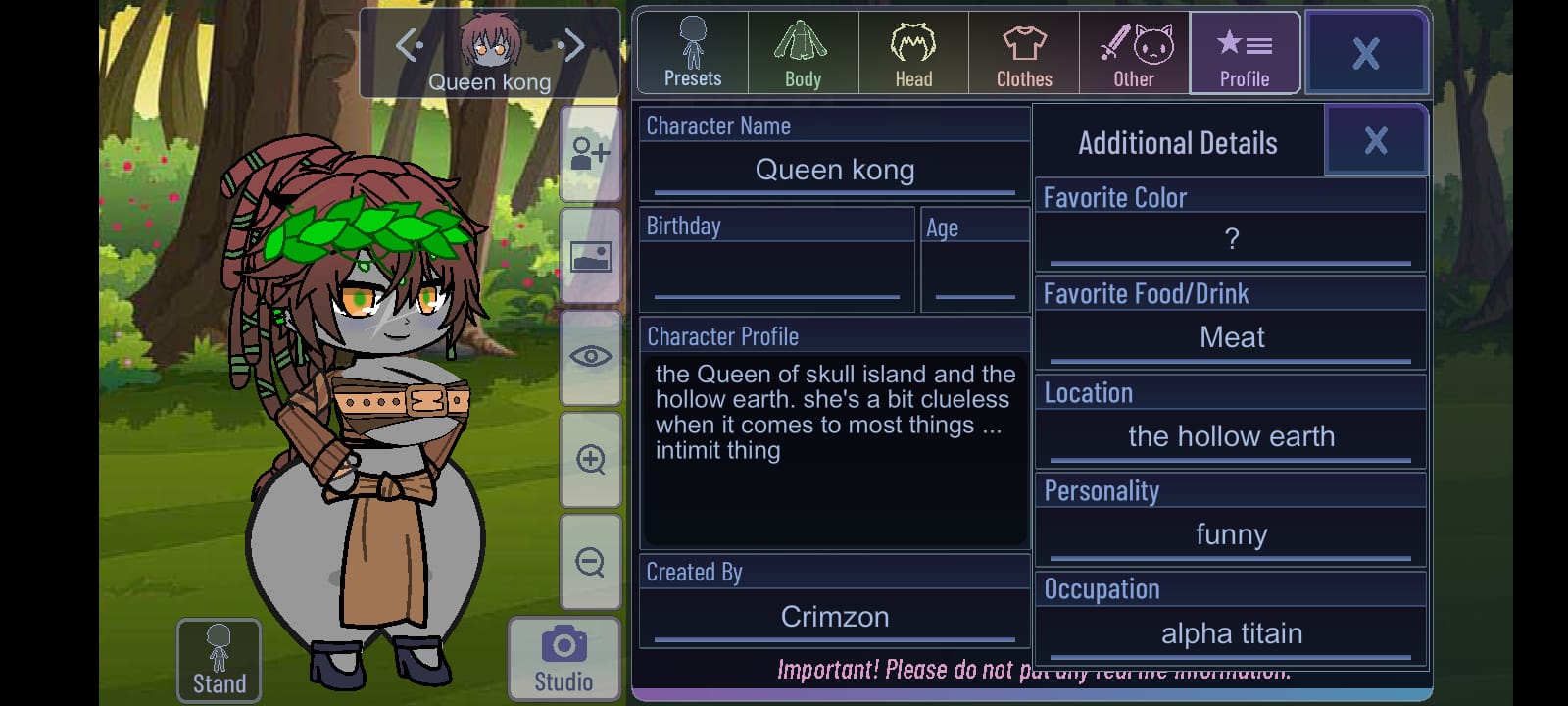Change the Created By field

click(x=834, y=617)
